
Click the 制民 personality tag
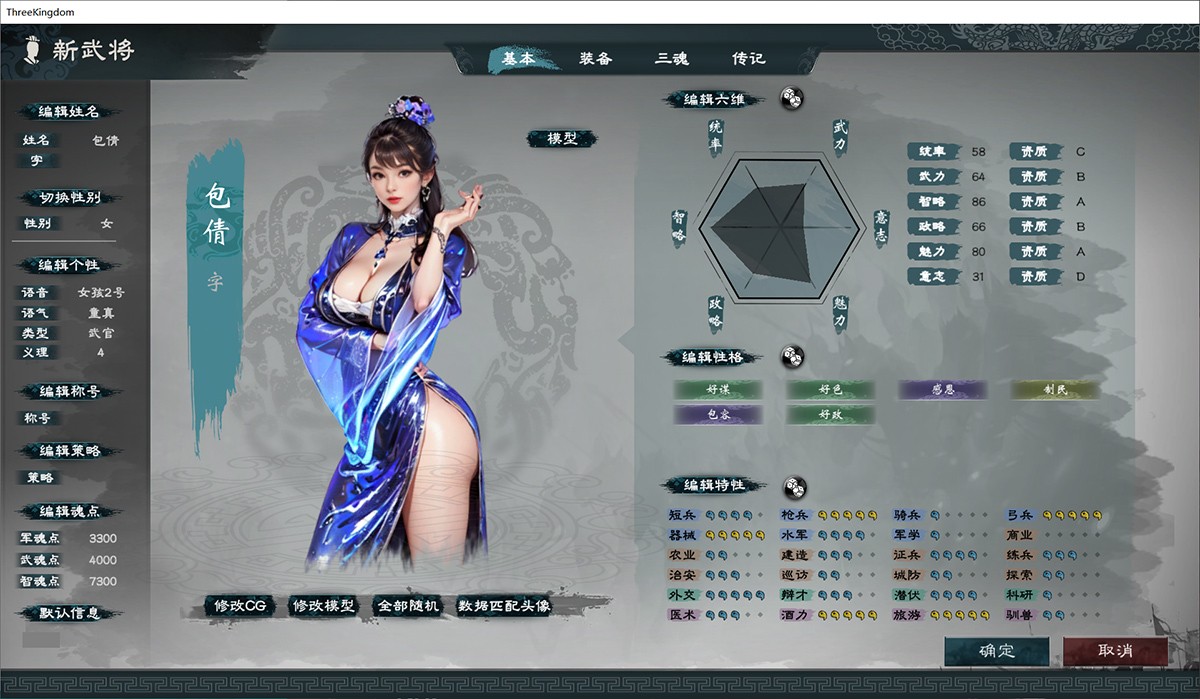(x=1055, y=389)
